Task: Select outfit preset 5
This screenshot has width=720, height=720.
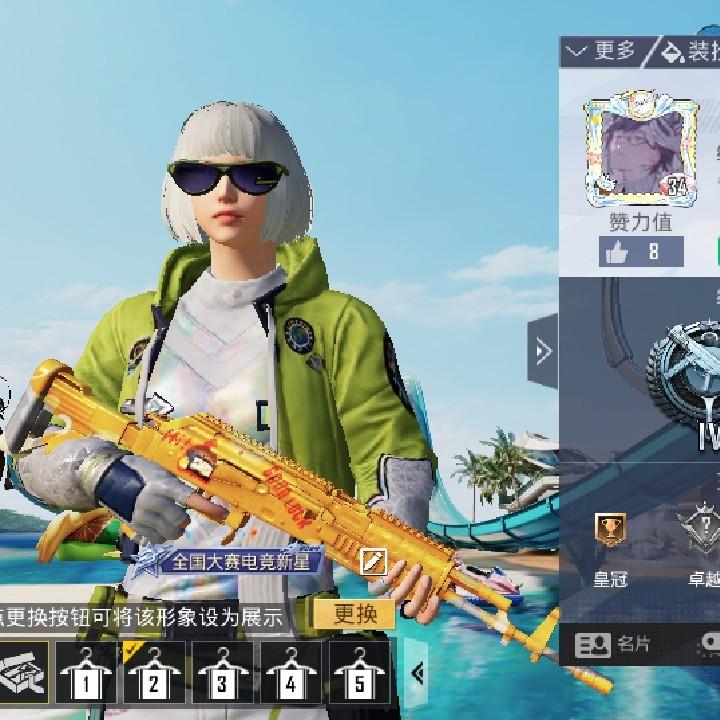Action: 359,673
